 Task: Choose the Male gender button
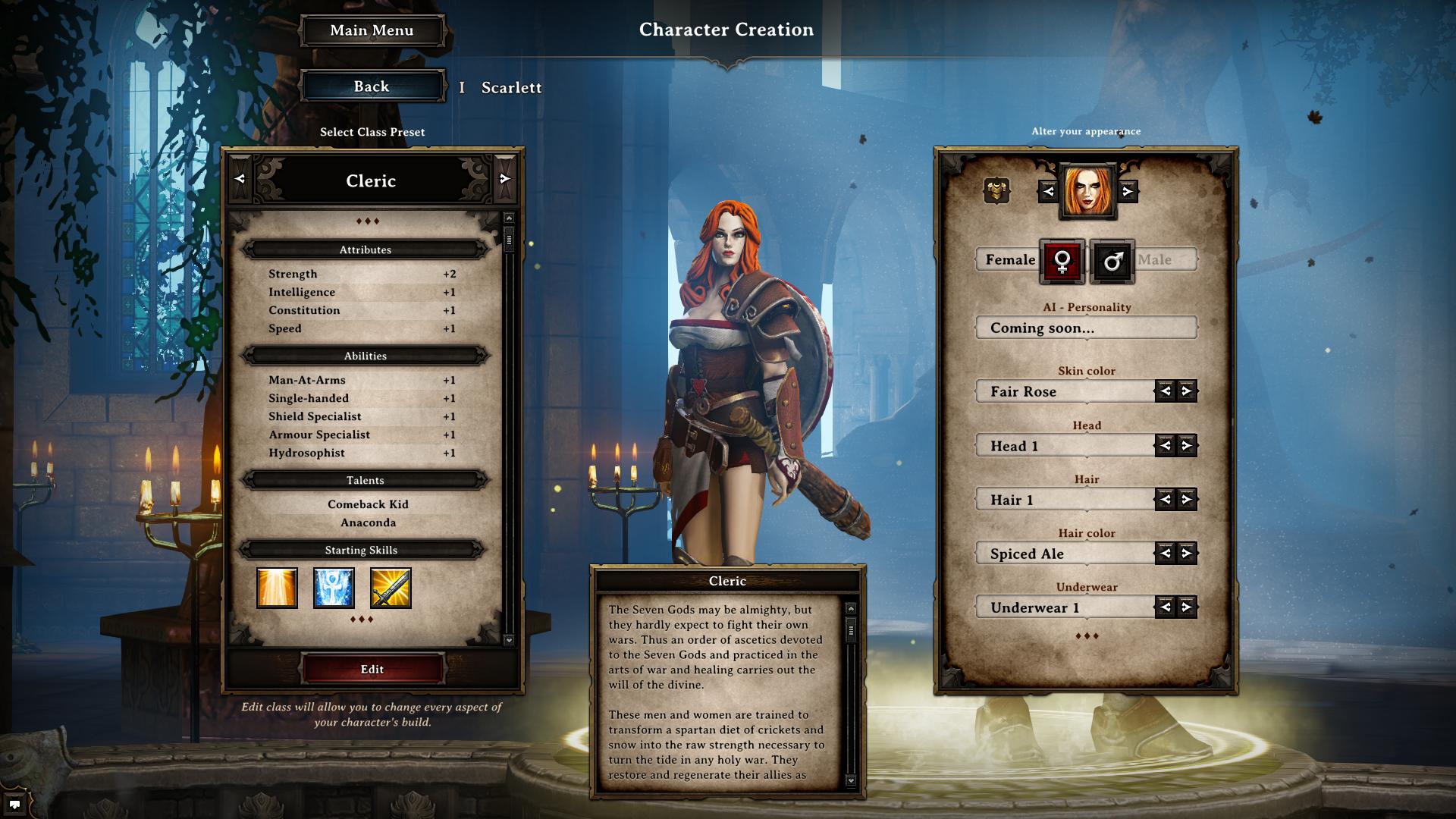click(x=1112, y=262)
